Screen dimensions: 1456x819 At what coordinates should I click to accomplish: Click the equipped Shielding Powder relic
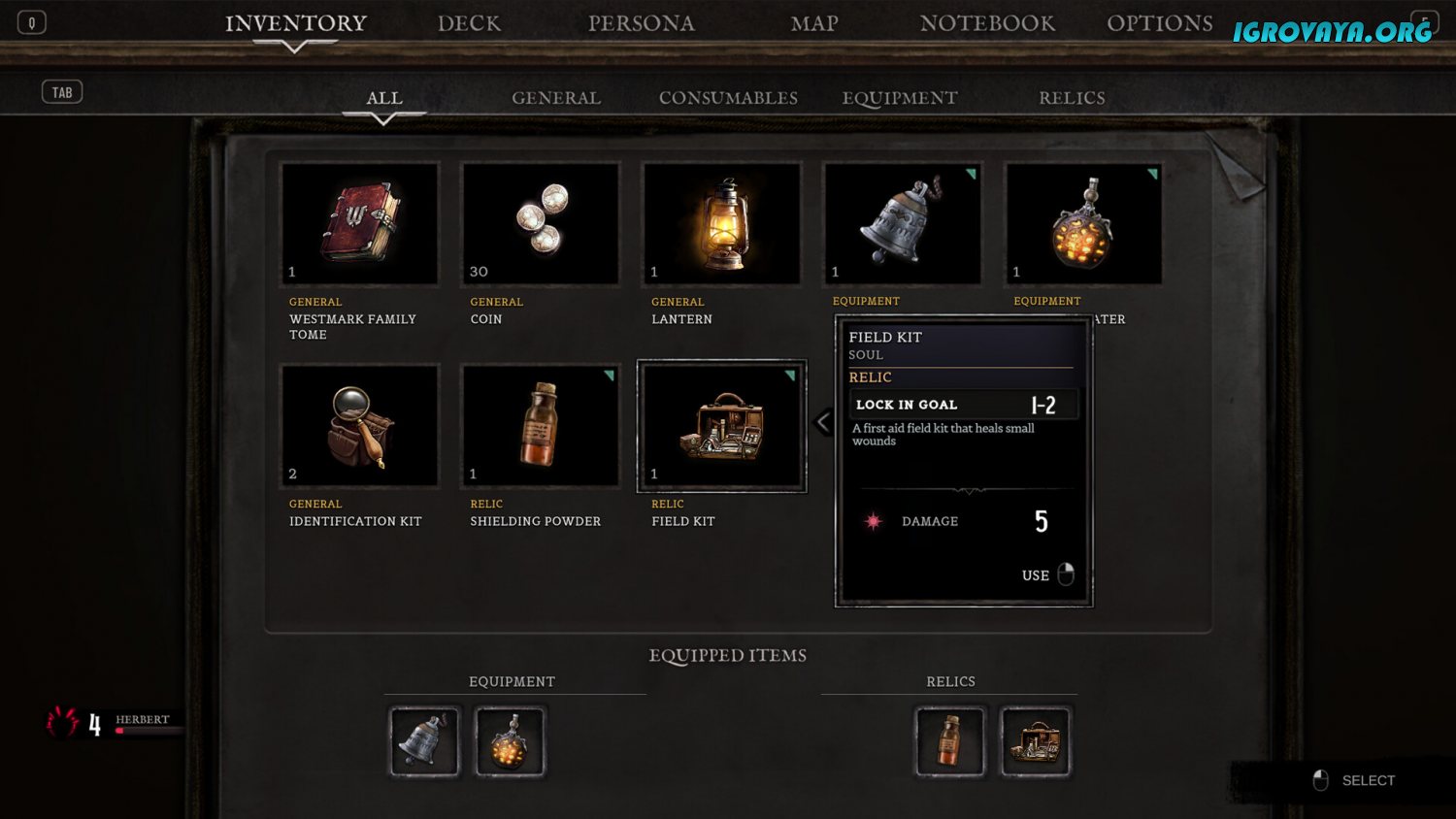[950, 742]
